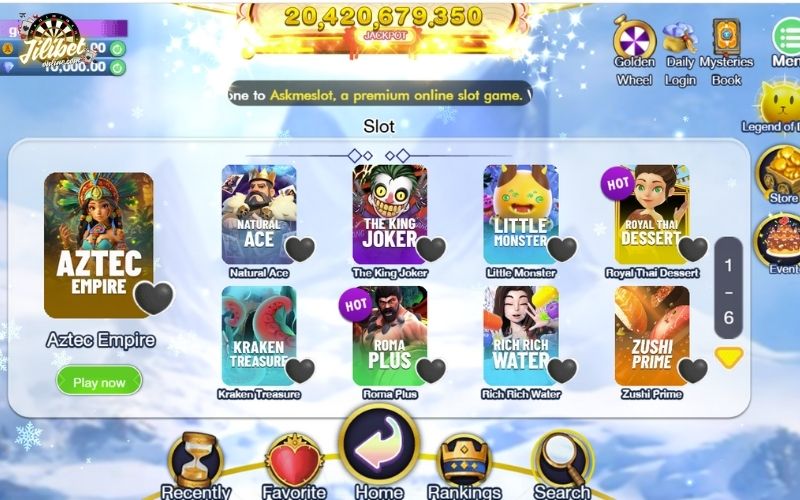Open the Rankings screen
Image resolution: width=800 pixels, height=500 pixels.
click(464, 462)
